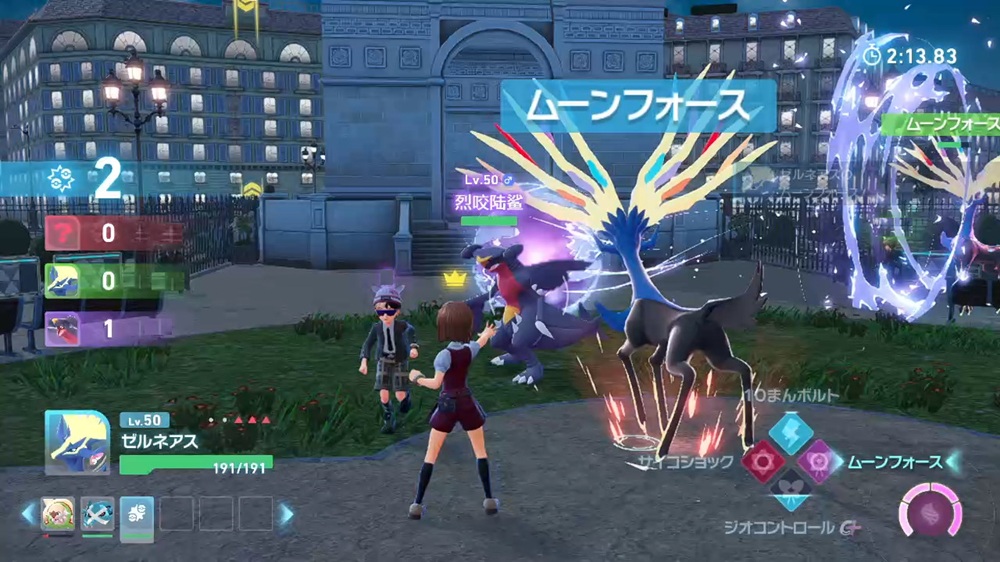Viewport: 1000px width, 562px height.
Task: Use the 10まんボルト lightning move
Action: point(784,430)
